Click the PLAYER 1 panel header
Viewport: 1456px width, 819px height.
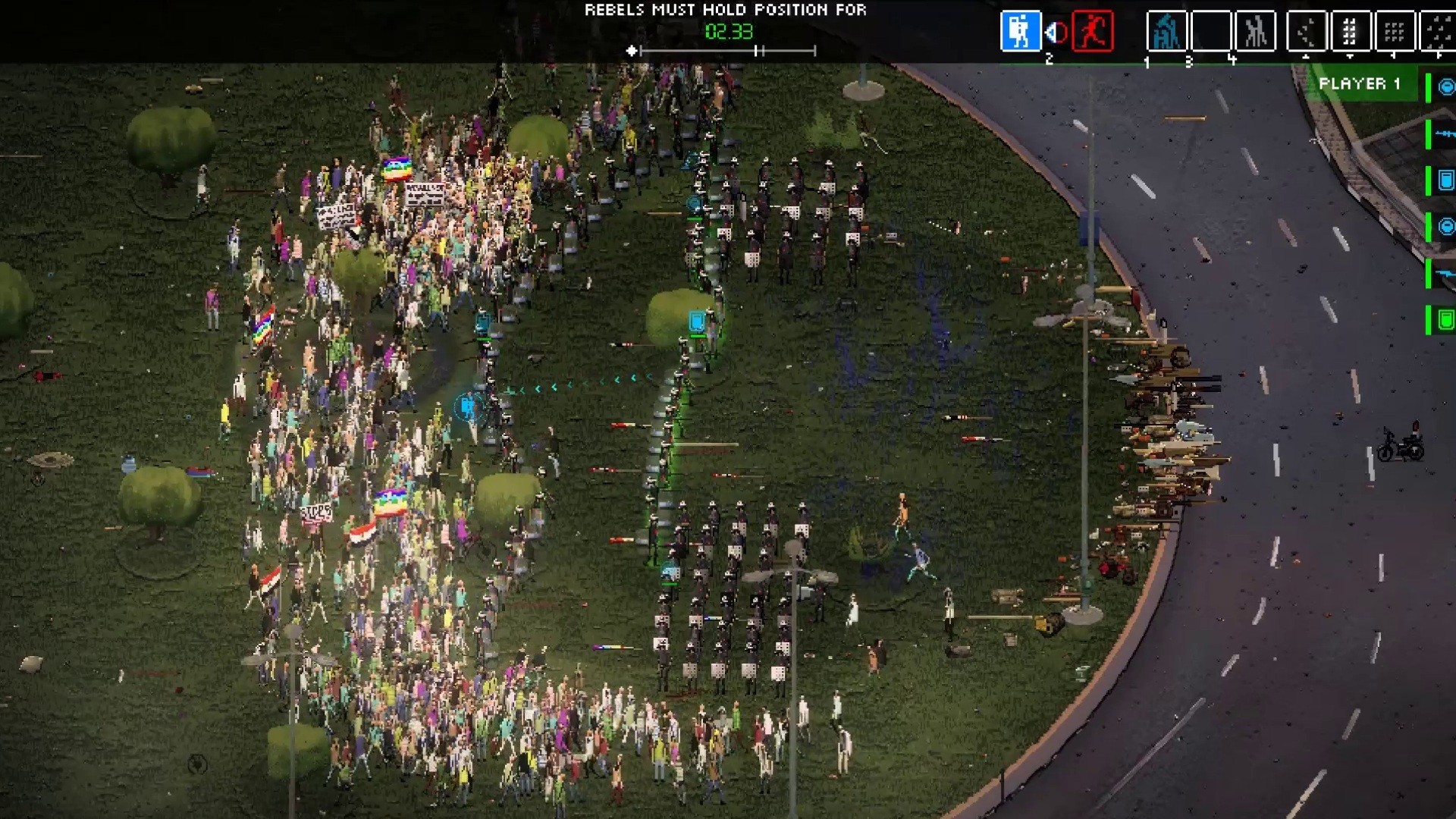click(x=1361, y=85)
